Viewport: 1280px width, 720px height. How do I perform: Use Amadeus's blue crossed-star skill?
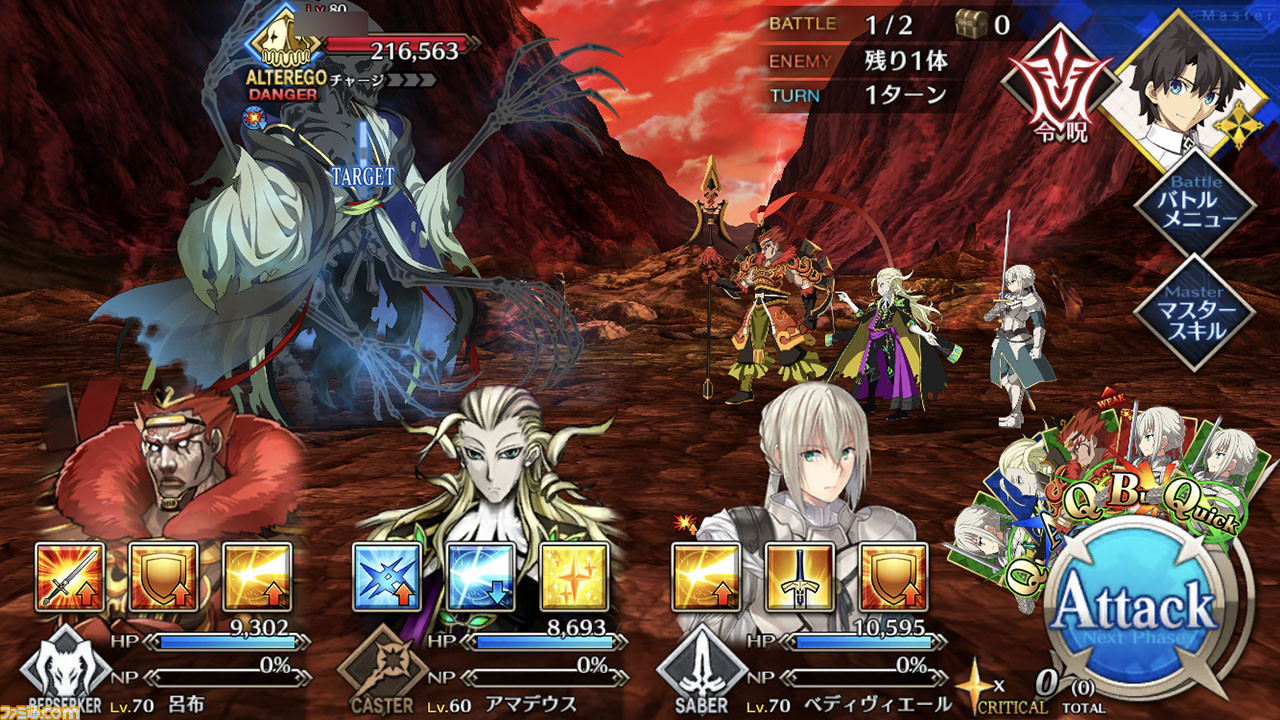387,577
